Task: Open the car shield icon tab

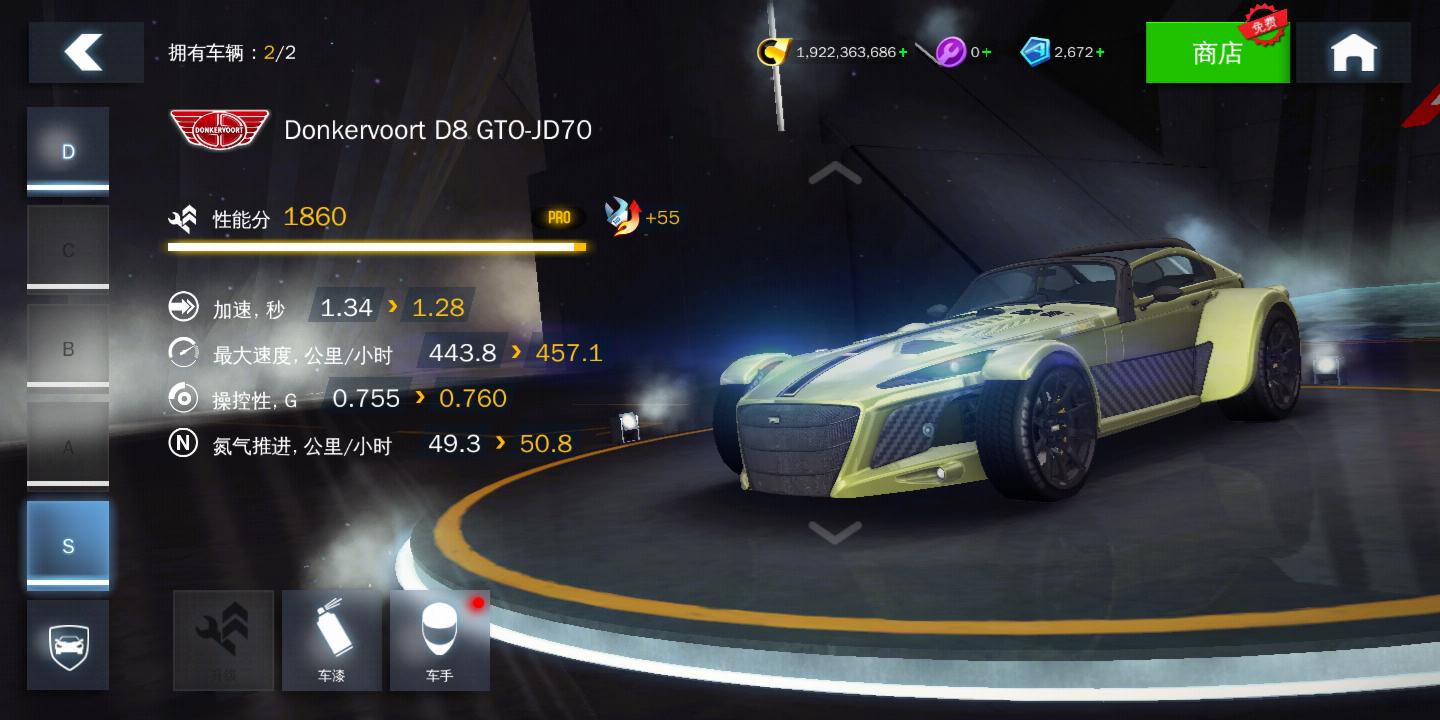Action: click(68, 645)
